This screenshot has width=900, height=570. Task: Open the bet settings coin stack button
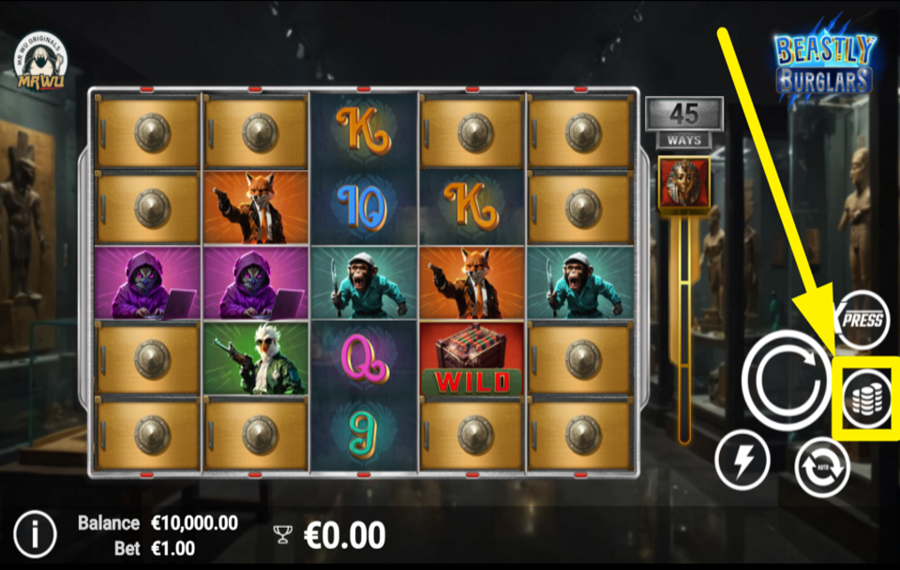[864, 397]
